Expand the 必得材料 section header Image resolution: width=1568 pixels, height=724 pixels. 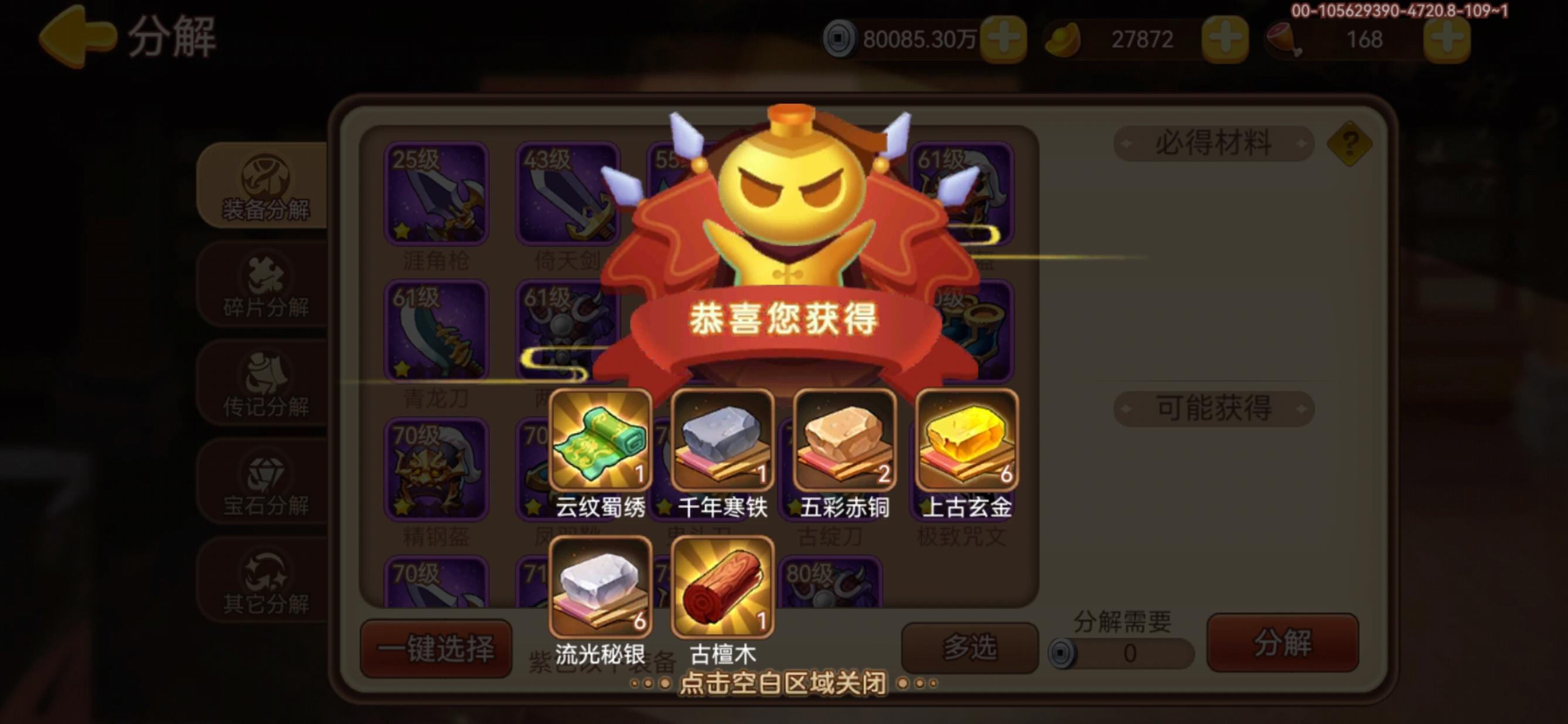1213,144
